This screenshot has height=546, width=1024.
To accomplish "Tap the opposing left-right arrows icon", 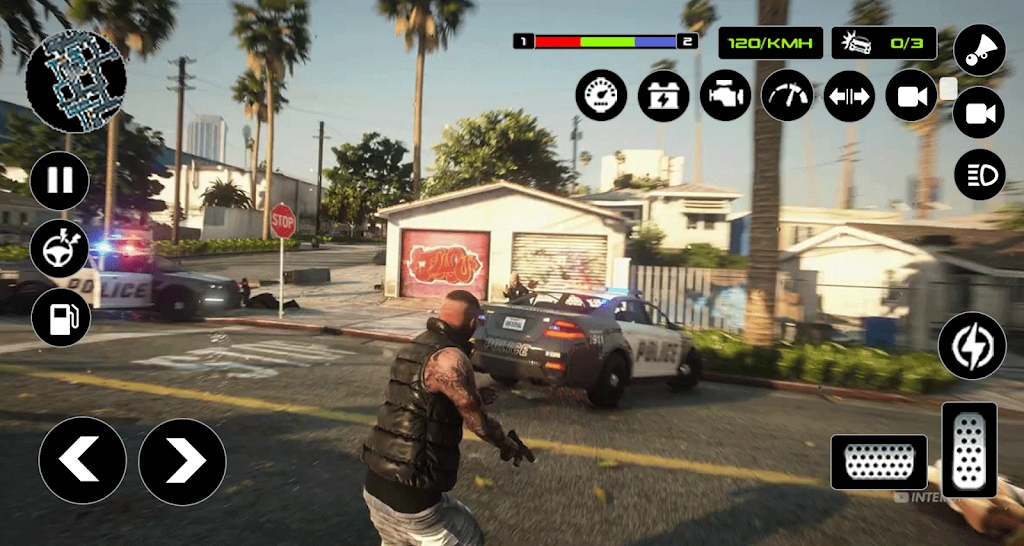I will tap(849, 96).
